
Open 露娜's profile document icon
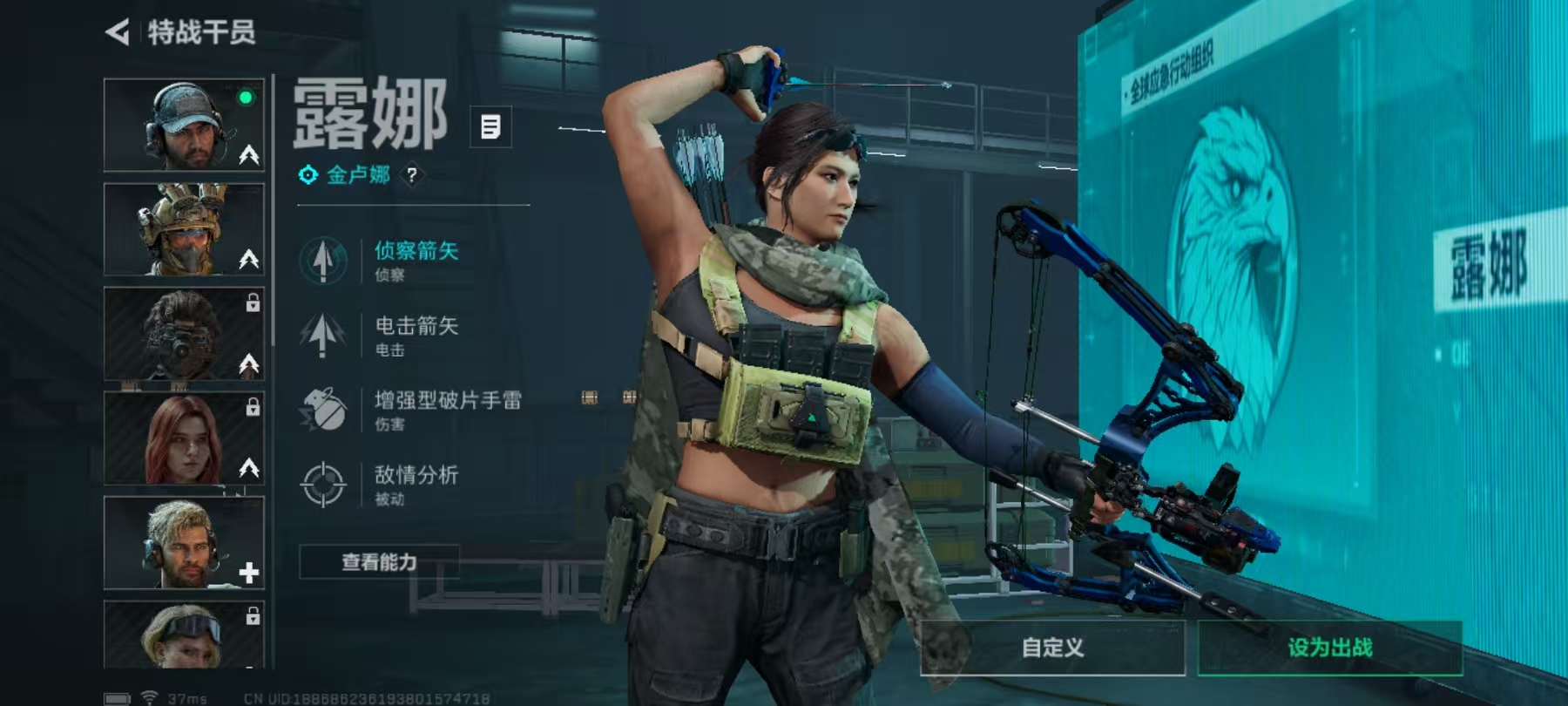click(490, 127)
